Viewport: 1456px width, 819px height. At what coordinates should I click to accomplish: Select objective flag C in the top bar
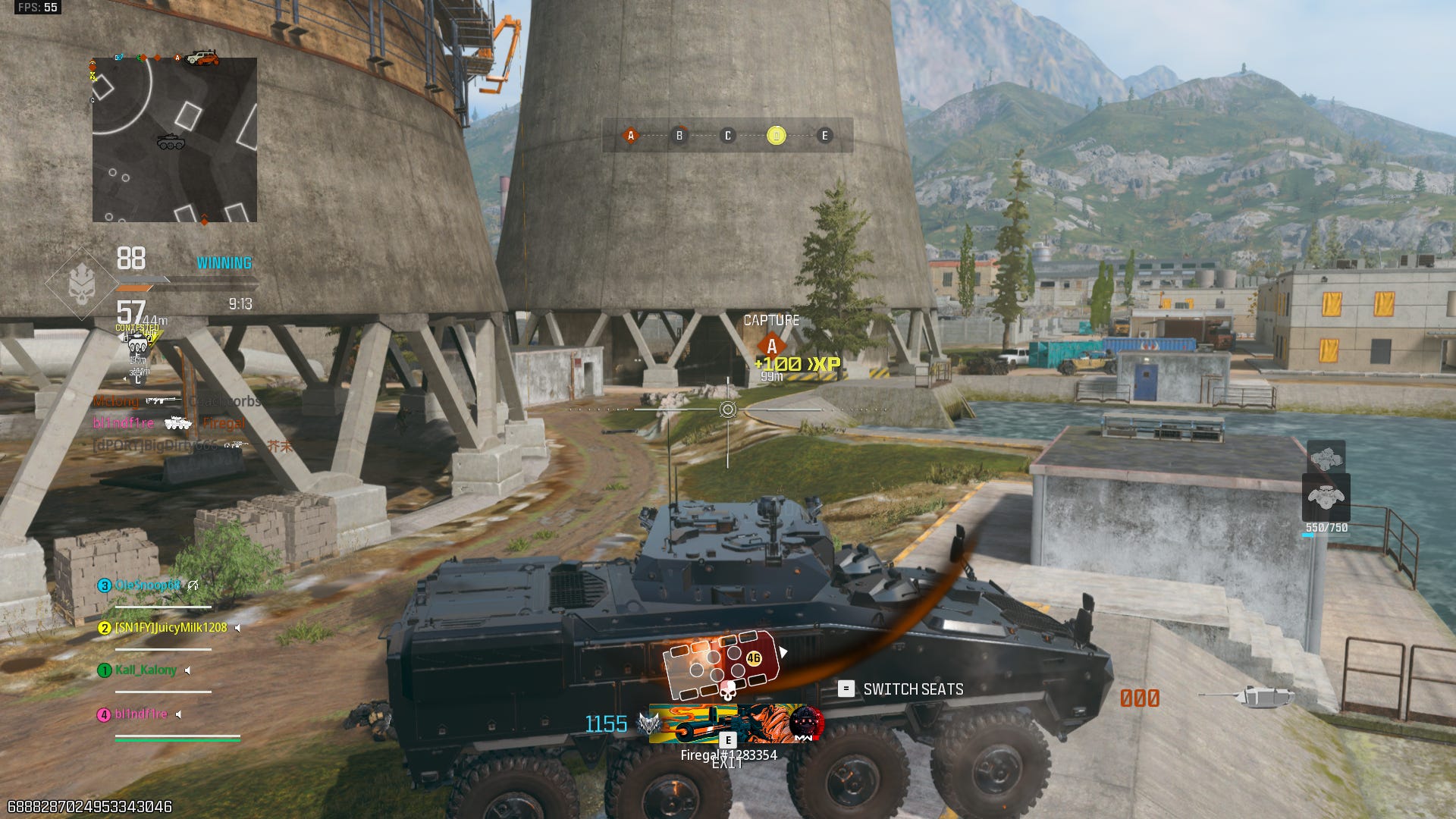(x=728, y=136)
